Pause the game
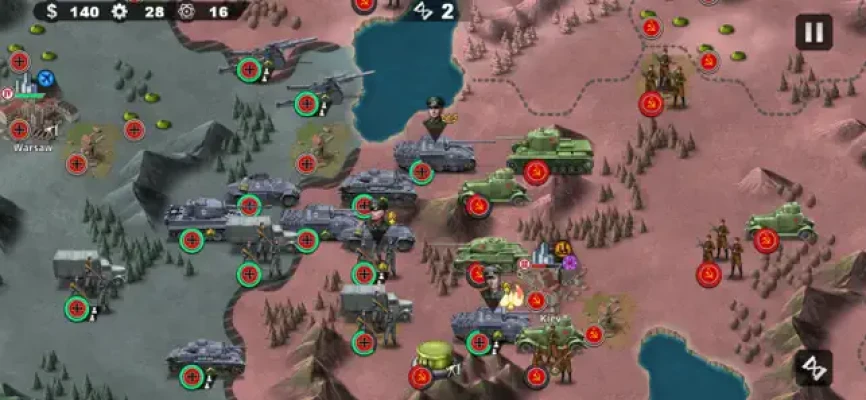The height and width of the screenshot is (400, 866). (813, 32)
